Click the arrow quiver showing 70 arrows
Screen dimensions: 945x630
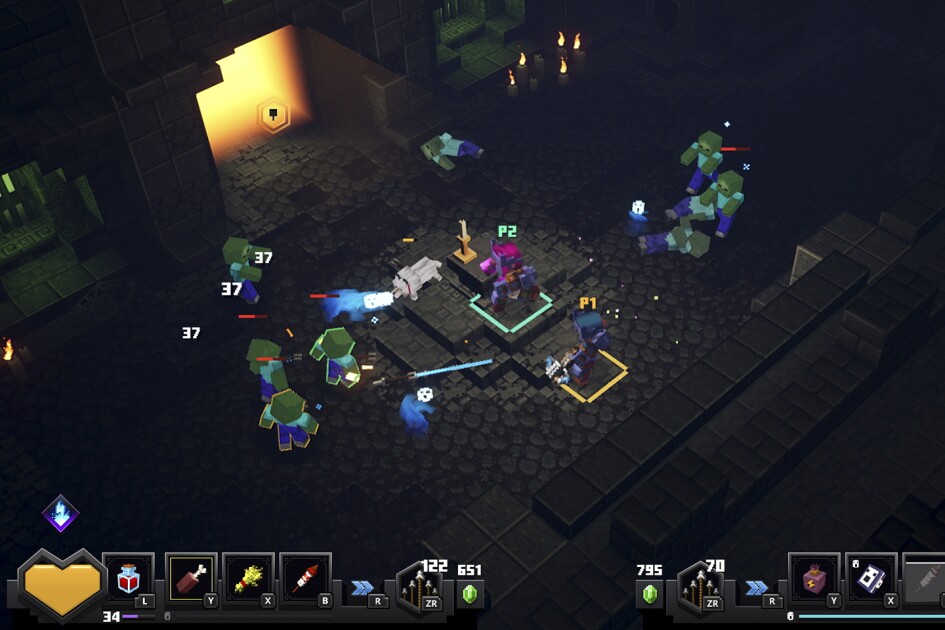(x=700, y=587)
